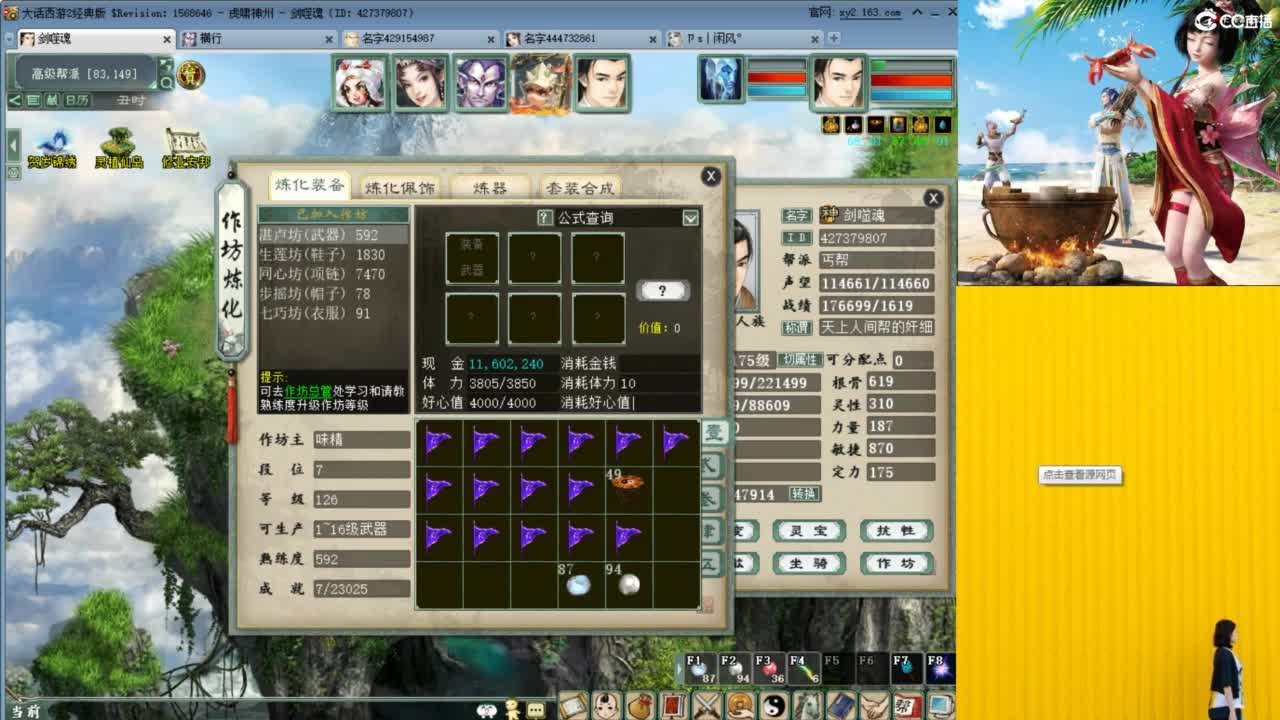Open the 公式查询 formula lookup dropdown
1280x720 pixels.
690,219
